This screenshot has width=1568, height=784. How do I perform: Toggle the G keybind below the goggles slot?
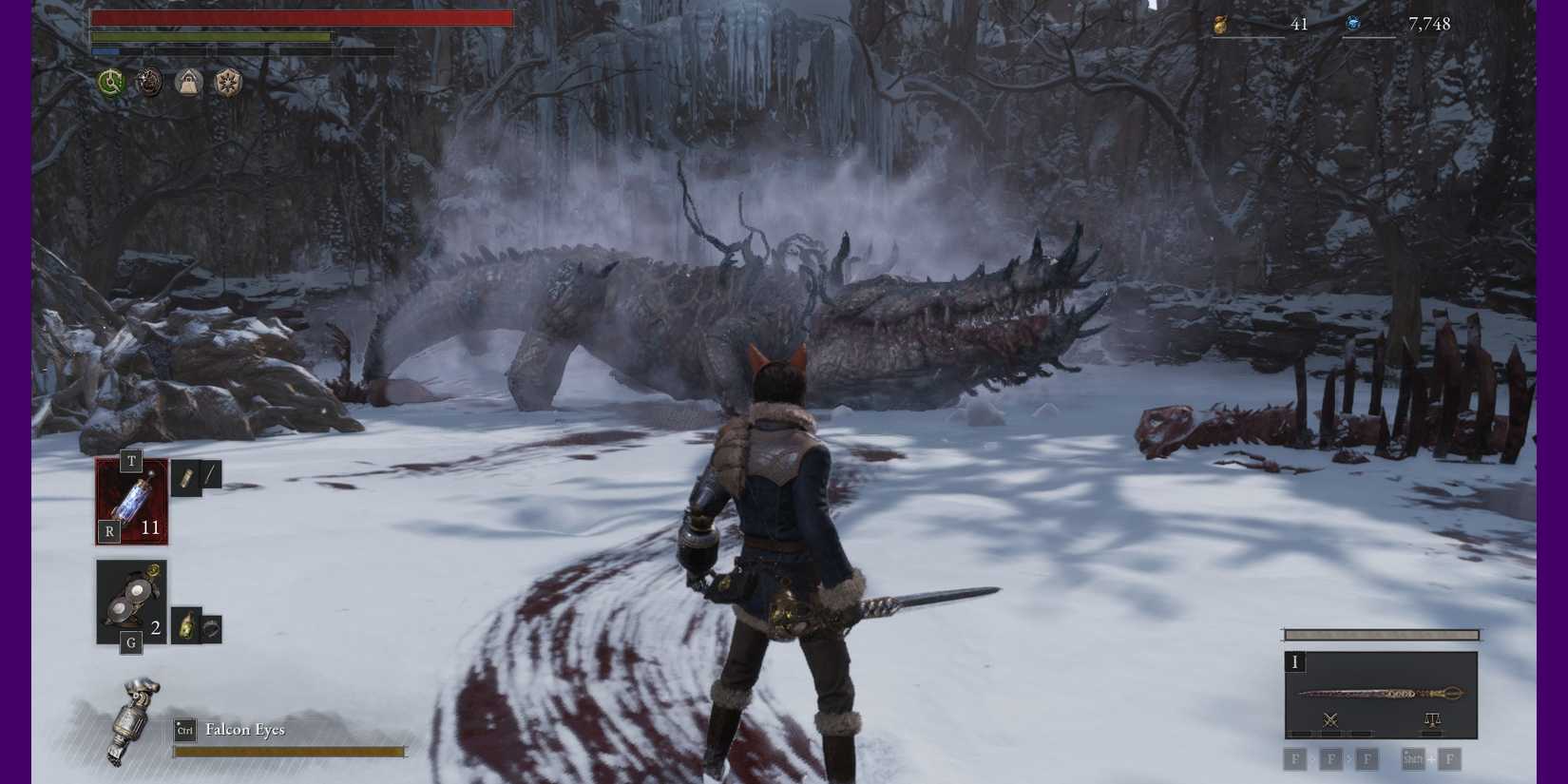(131, 643)
